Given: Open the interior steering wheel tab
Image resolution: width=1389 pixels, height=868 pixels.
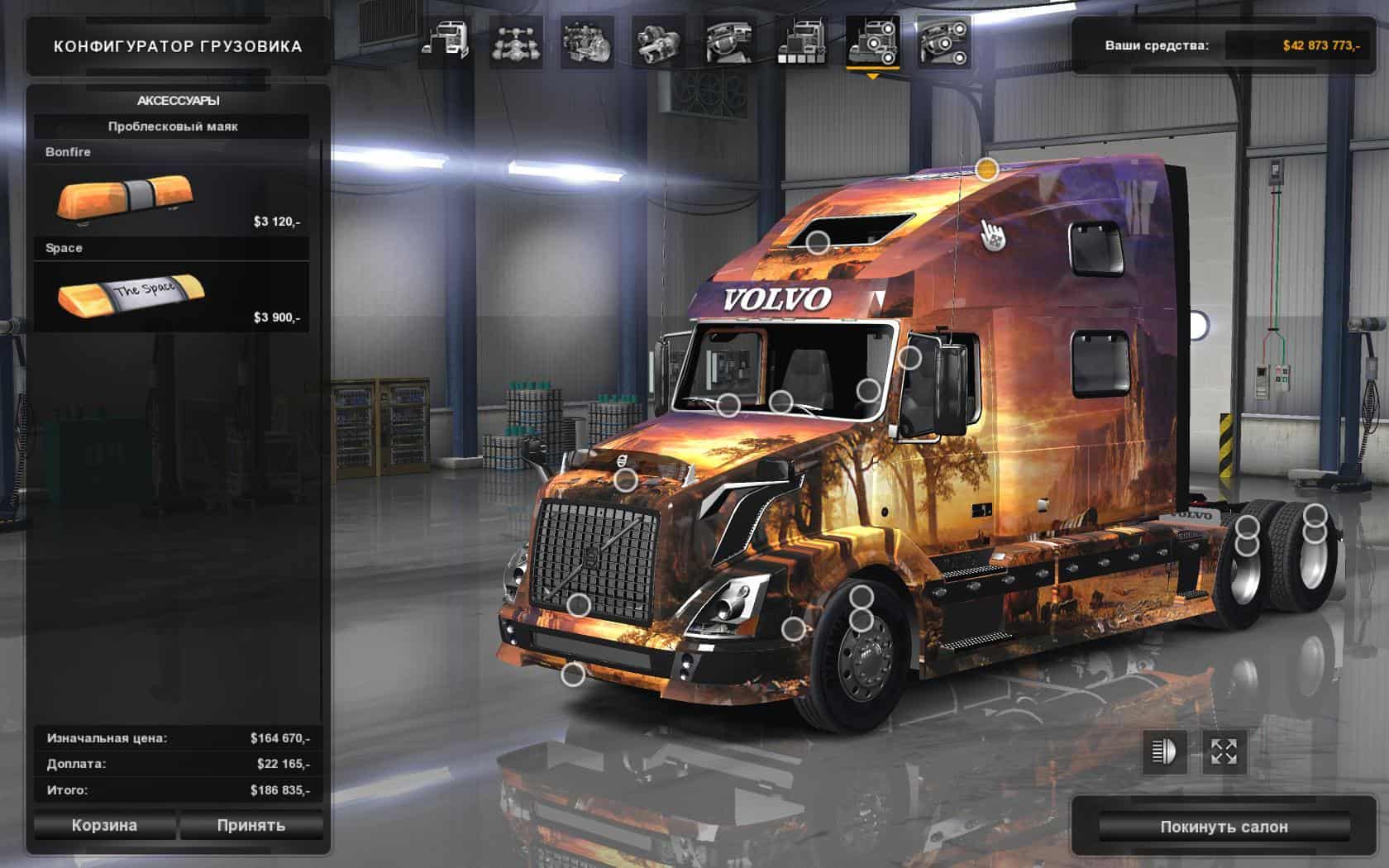Looking at the screenshot, I should pyautogui.click(x=729, y=41).
